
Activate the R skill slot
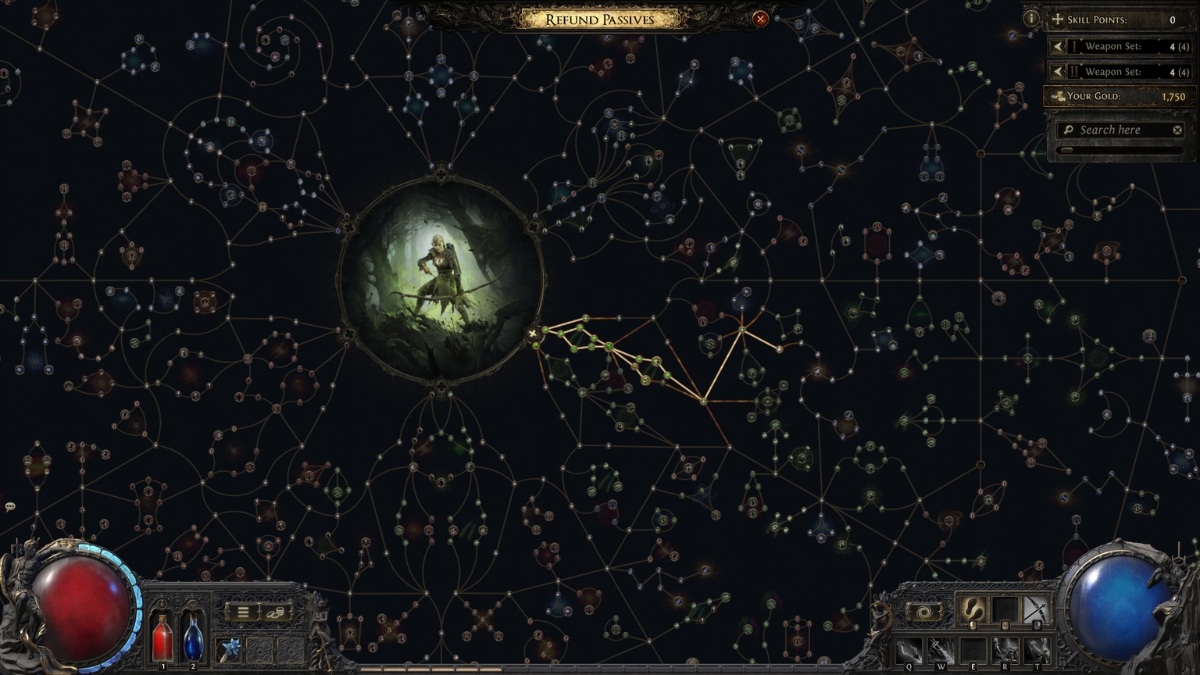coord(1003,648)
